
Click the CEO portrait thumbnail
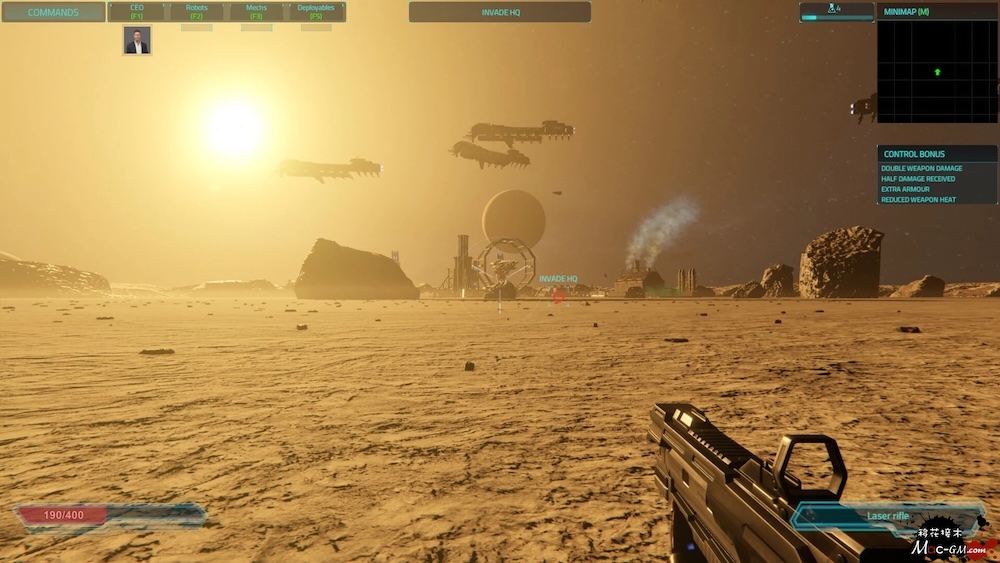(x=137, y=40)
